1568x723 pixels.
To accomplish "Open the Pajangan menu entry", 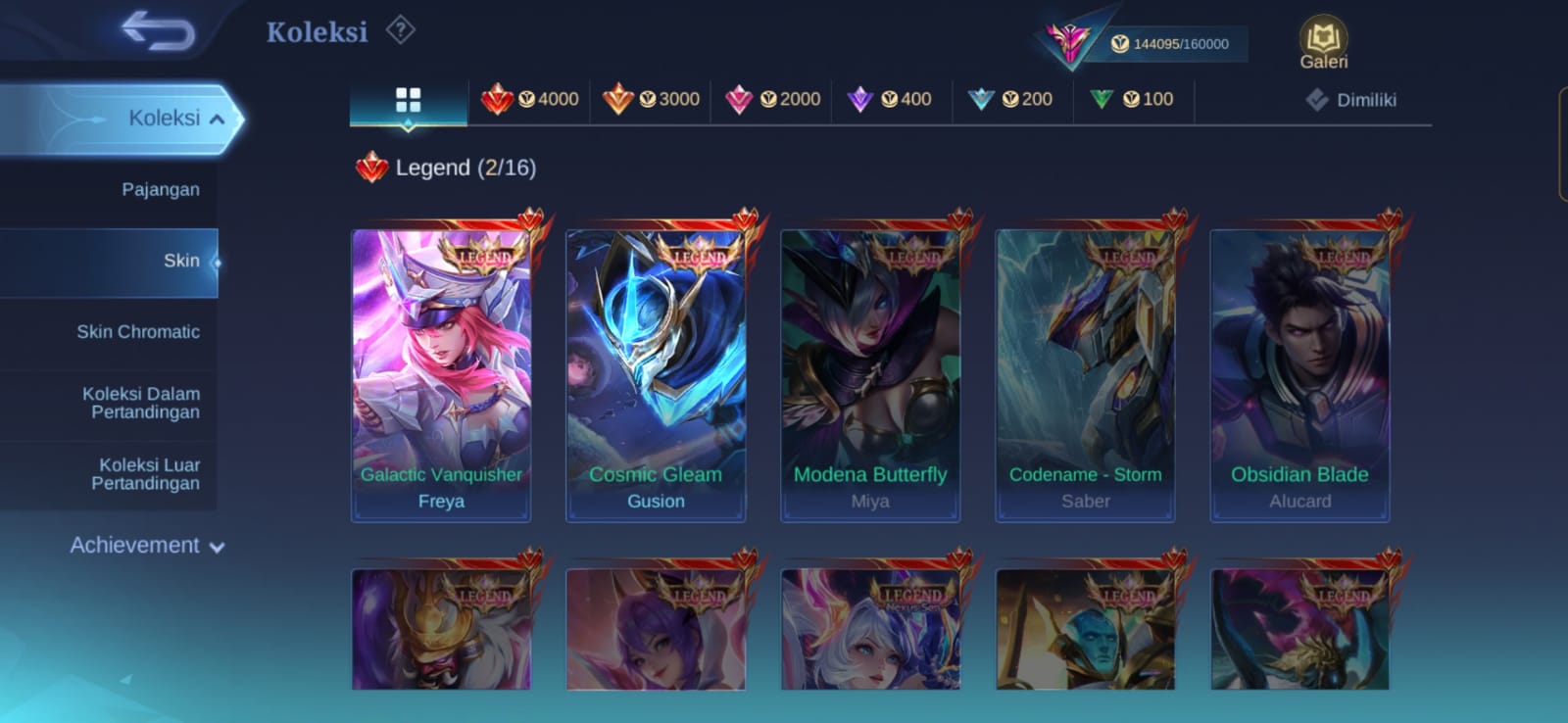I will click(160, 190).
